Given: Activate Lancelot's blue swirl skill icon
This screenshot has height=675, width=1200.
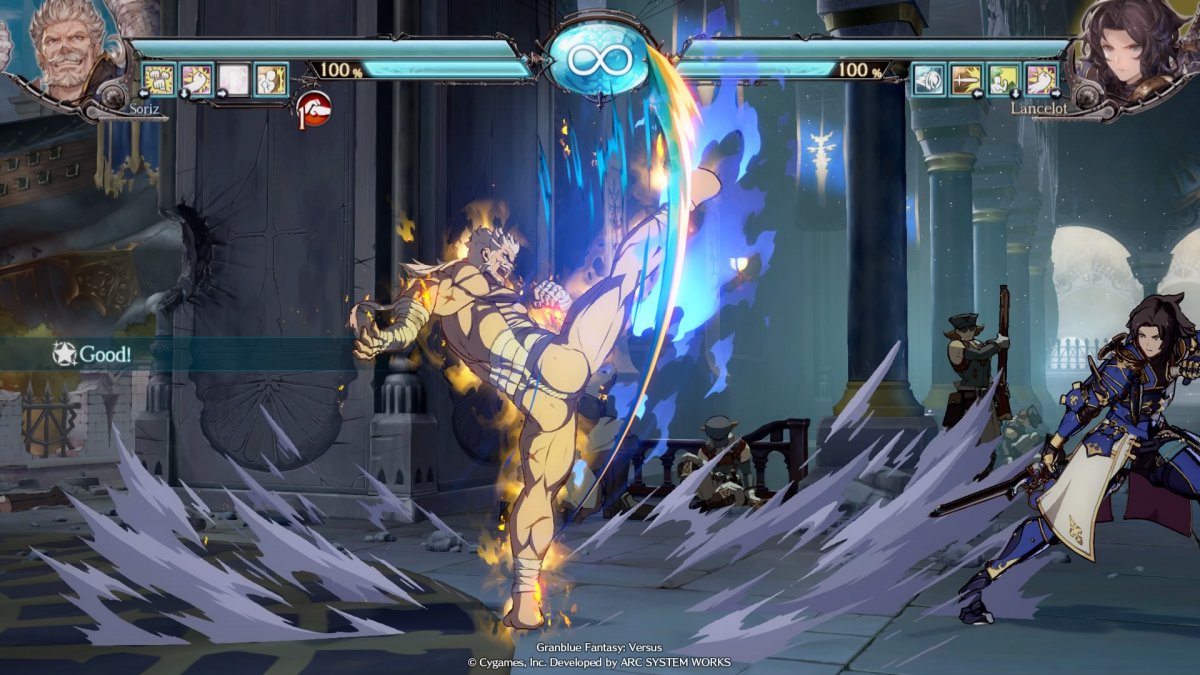Looking at the screenshot, I should coord(929,78).
